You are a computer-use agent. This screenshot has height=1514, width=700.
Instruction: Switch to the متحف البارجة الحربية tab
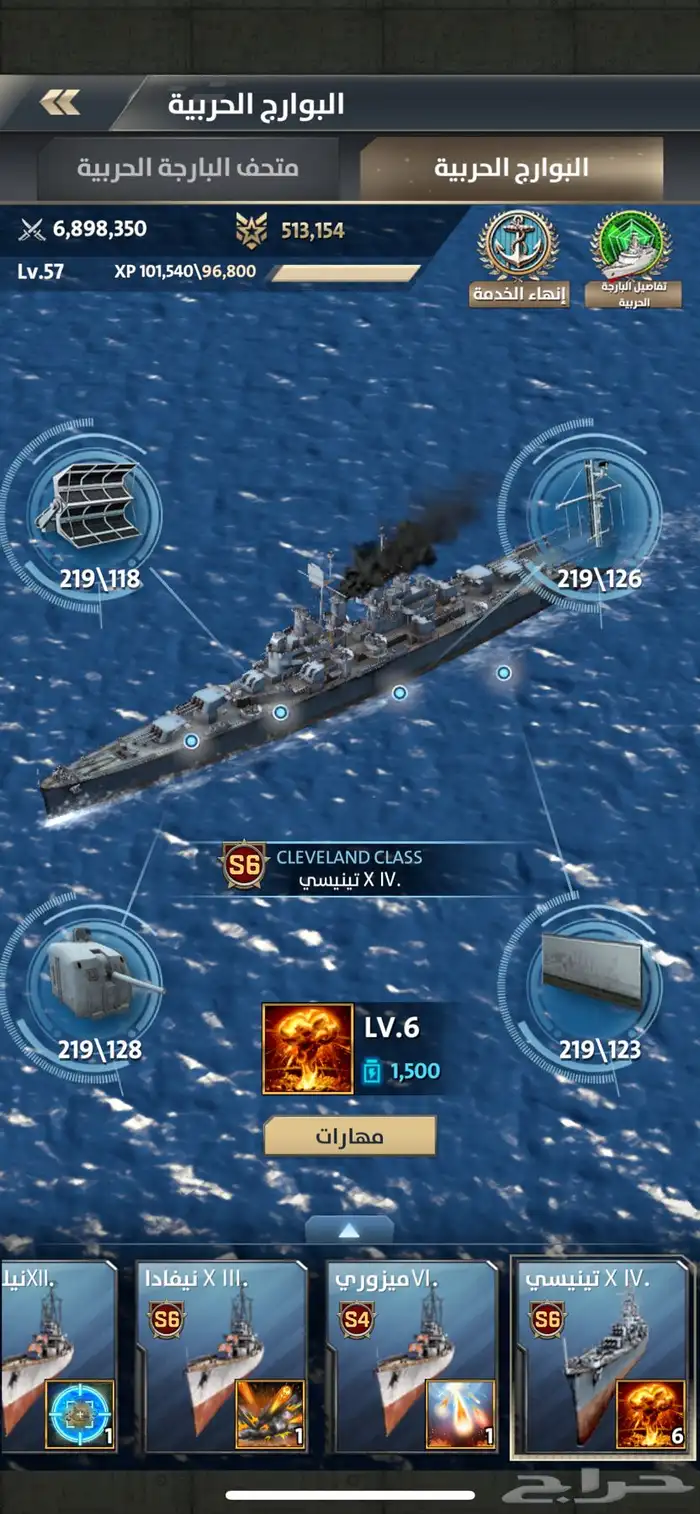coord(188,167)
